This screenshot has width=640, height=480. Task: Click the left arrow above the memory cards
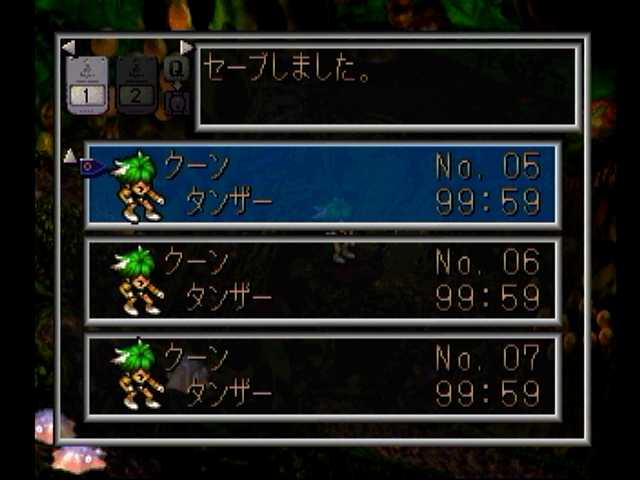tap(68, 47)
